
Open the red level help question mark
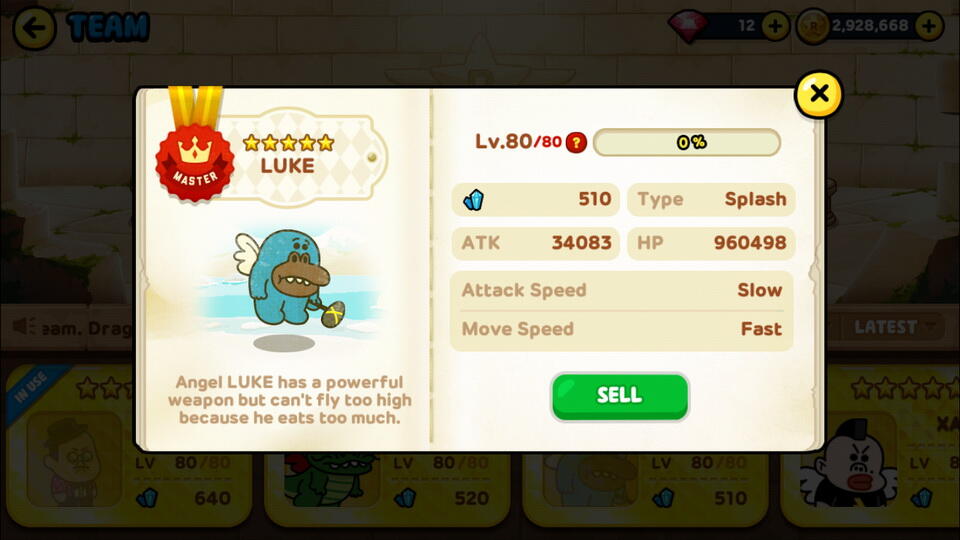pos(576,142)
